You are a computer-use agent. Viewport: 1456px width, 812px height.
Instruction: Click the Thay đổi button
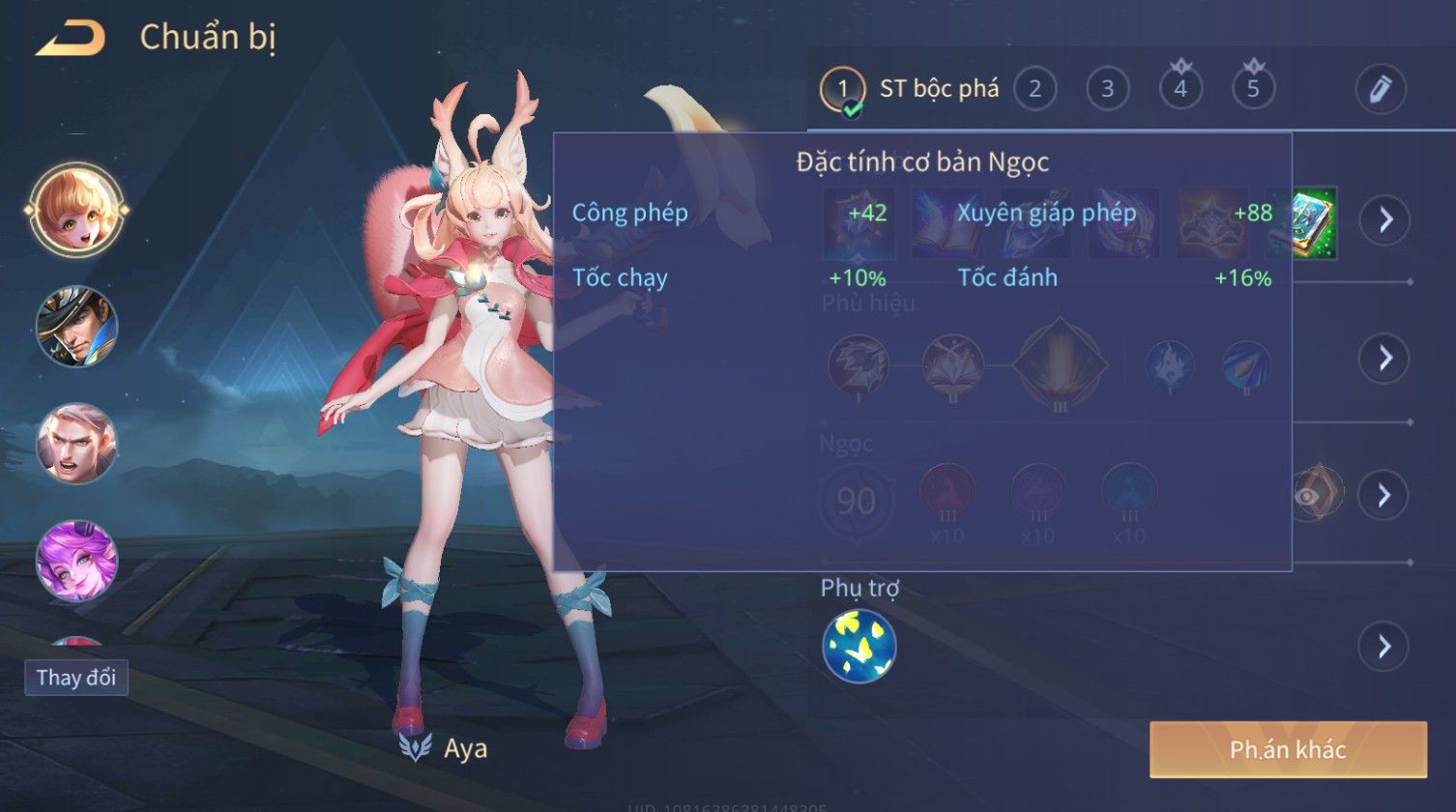(x=76, y=678)
